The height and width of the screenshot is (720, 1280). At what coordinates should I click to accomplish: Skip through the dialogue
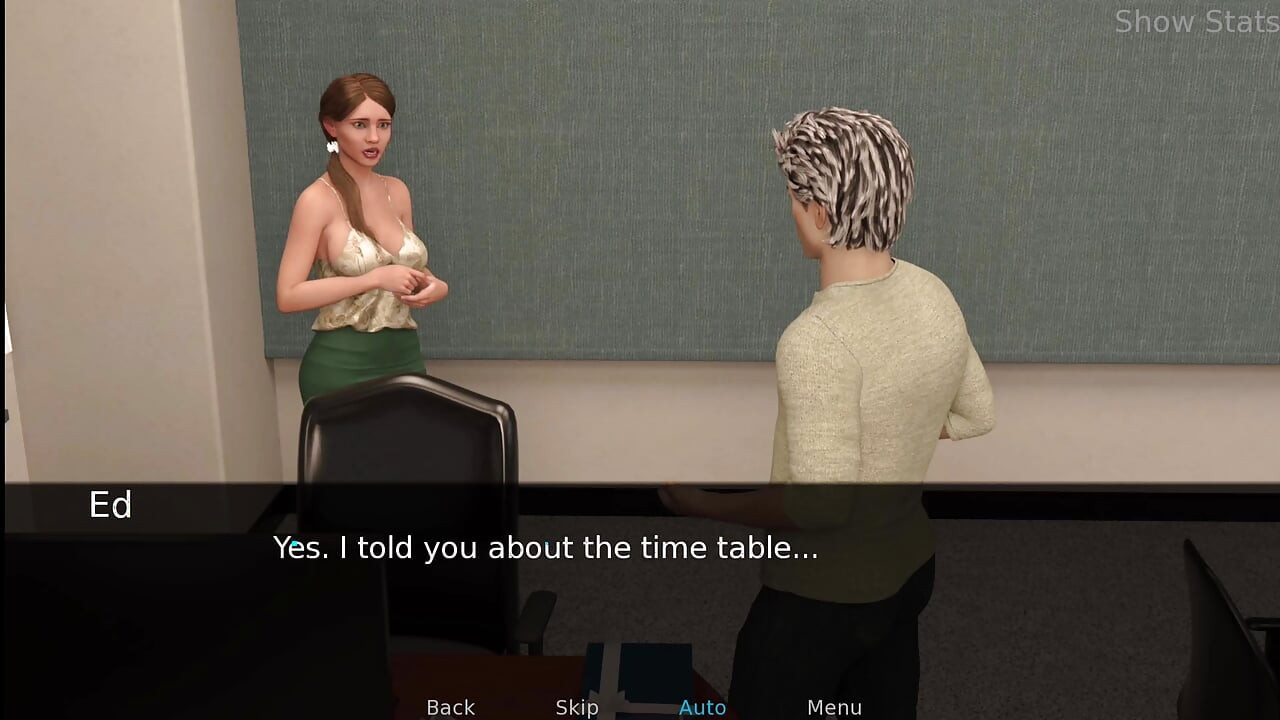coord(577,707)
